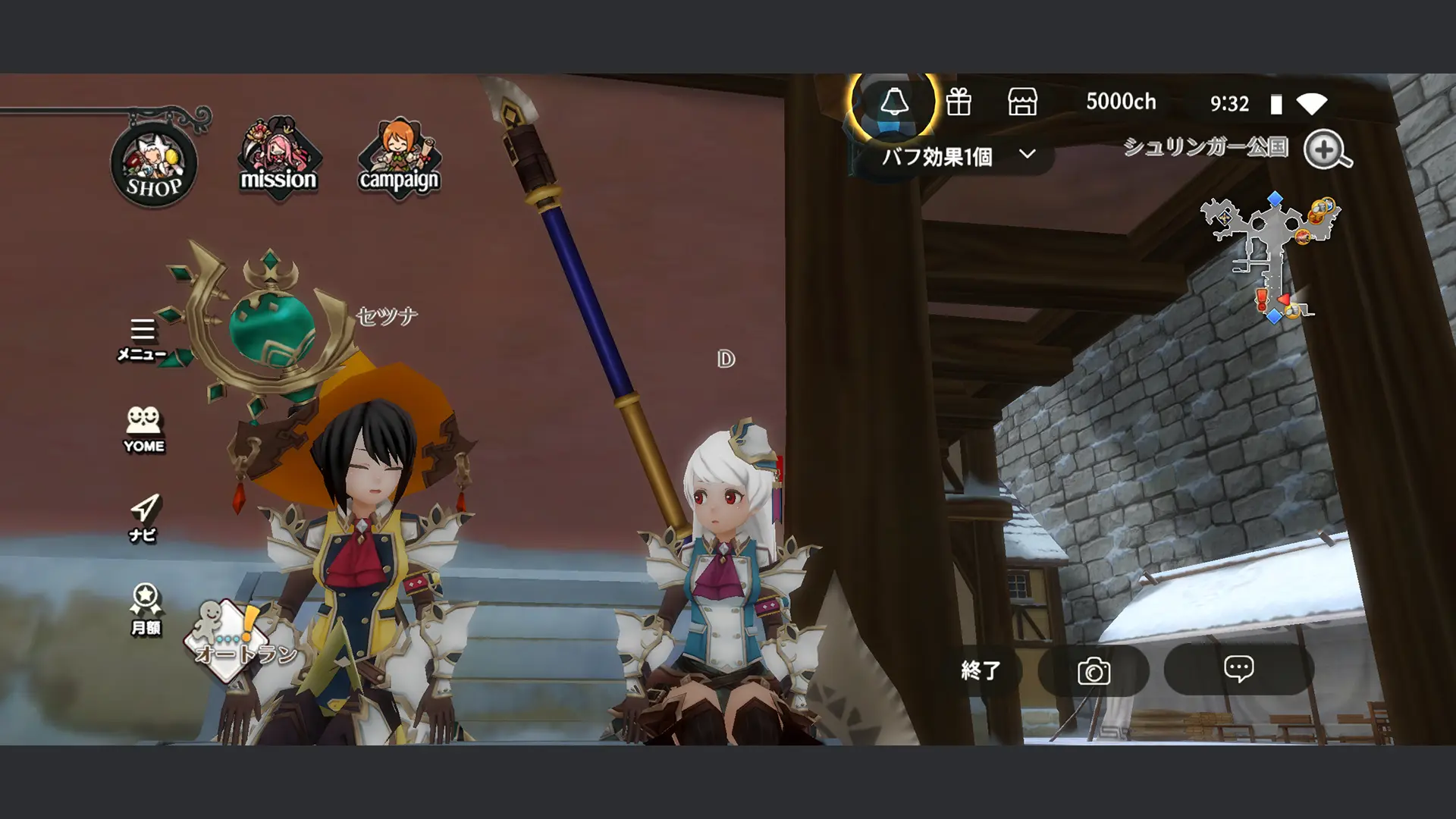Tap the 5000ch currency display
Viewport: 1456px width, 819px height.
(1121, 102)
